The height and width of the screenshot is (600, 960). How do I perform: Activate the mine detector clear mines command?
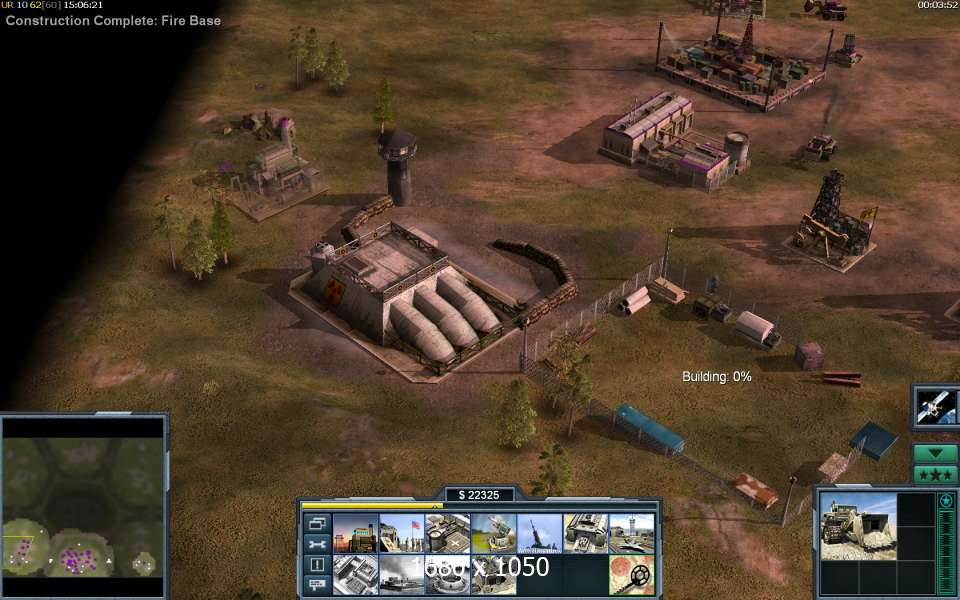pos(631,575)
